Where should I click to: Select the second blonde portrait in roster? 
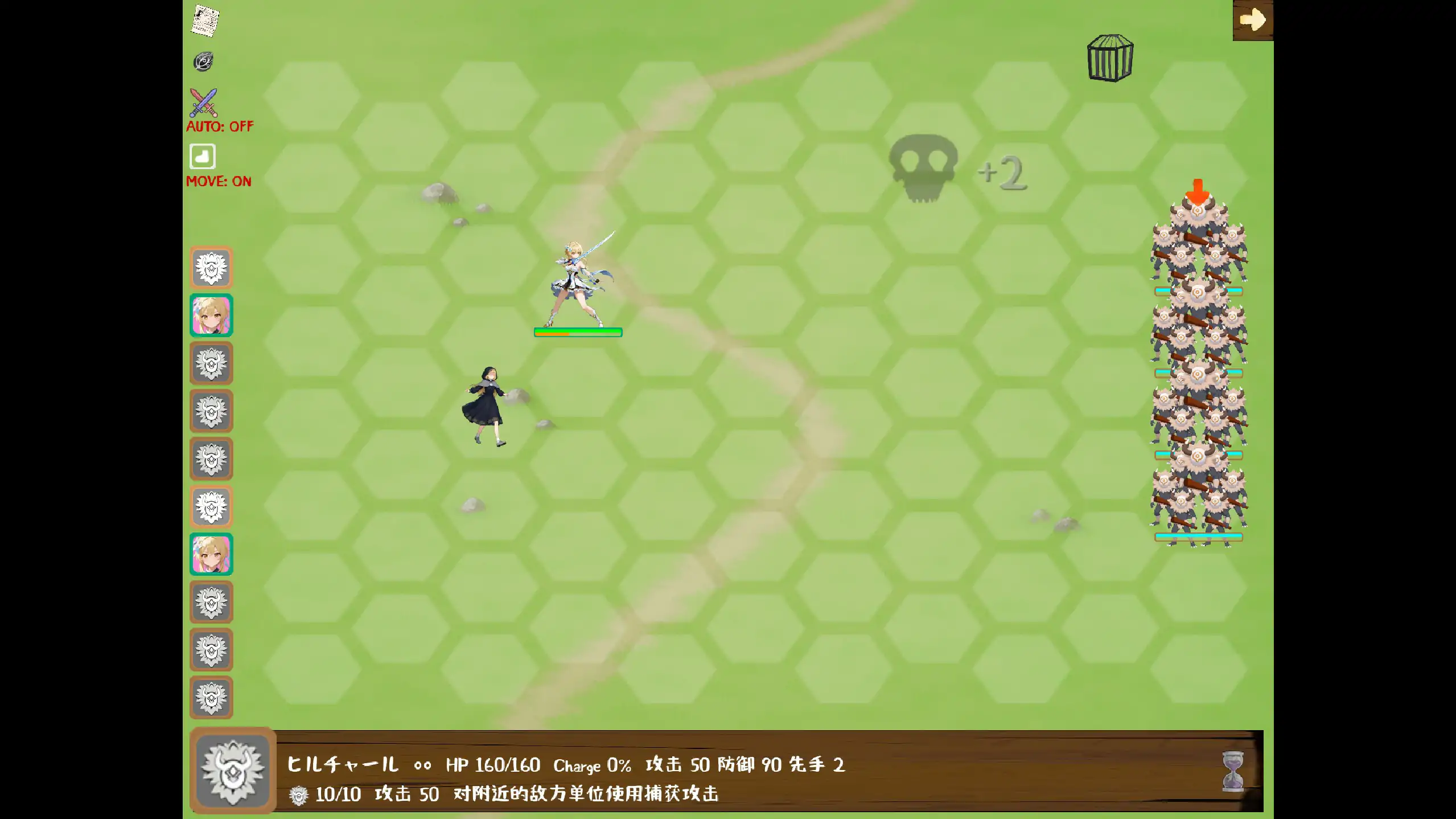click(x=211, y=554)
